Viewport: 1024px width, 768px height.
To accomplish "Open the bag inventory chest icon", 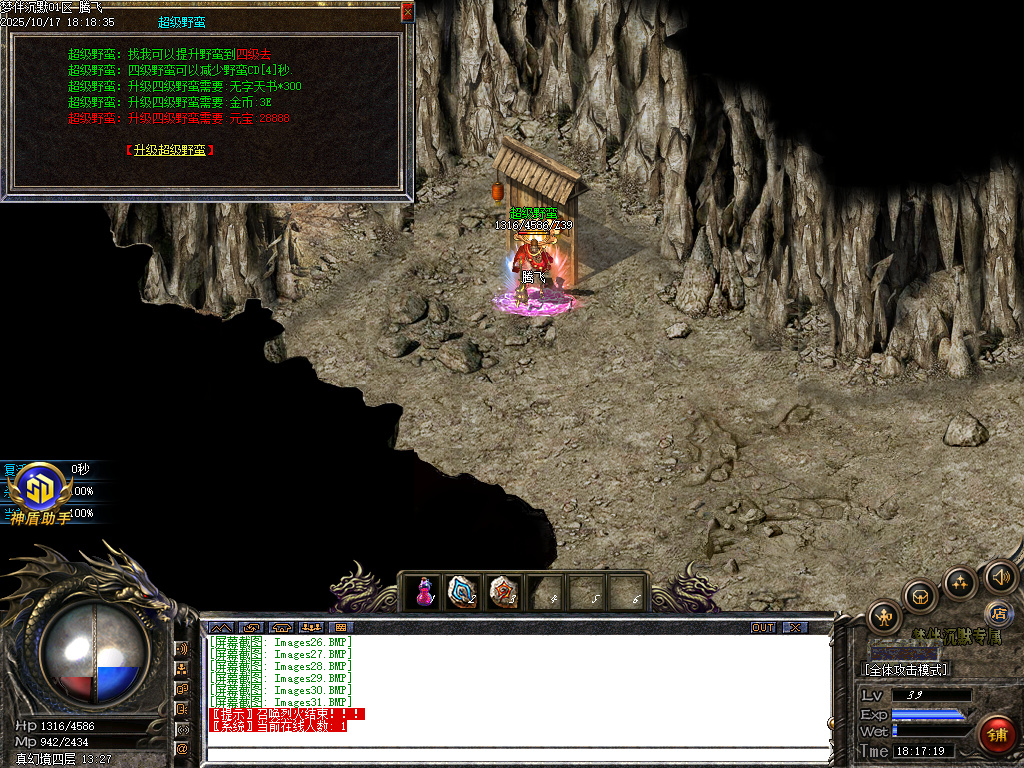I will tap(921, 597).
